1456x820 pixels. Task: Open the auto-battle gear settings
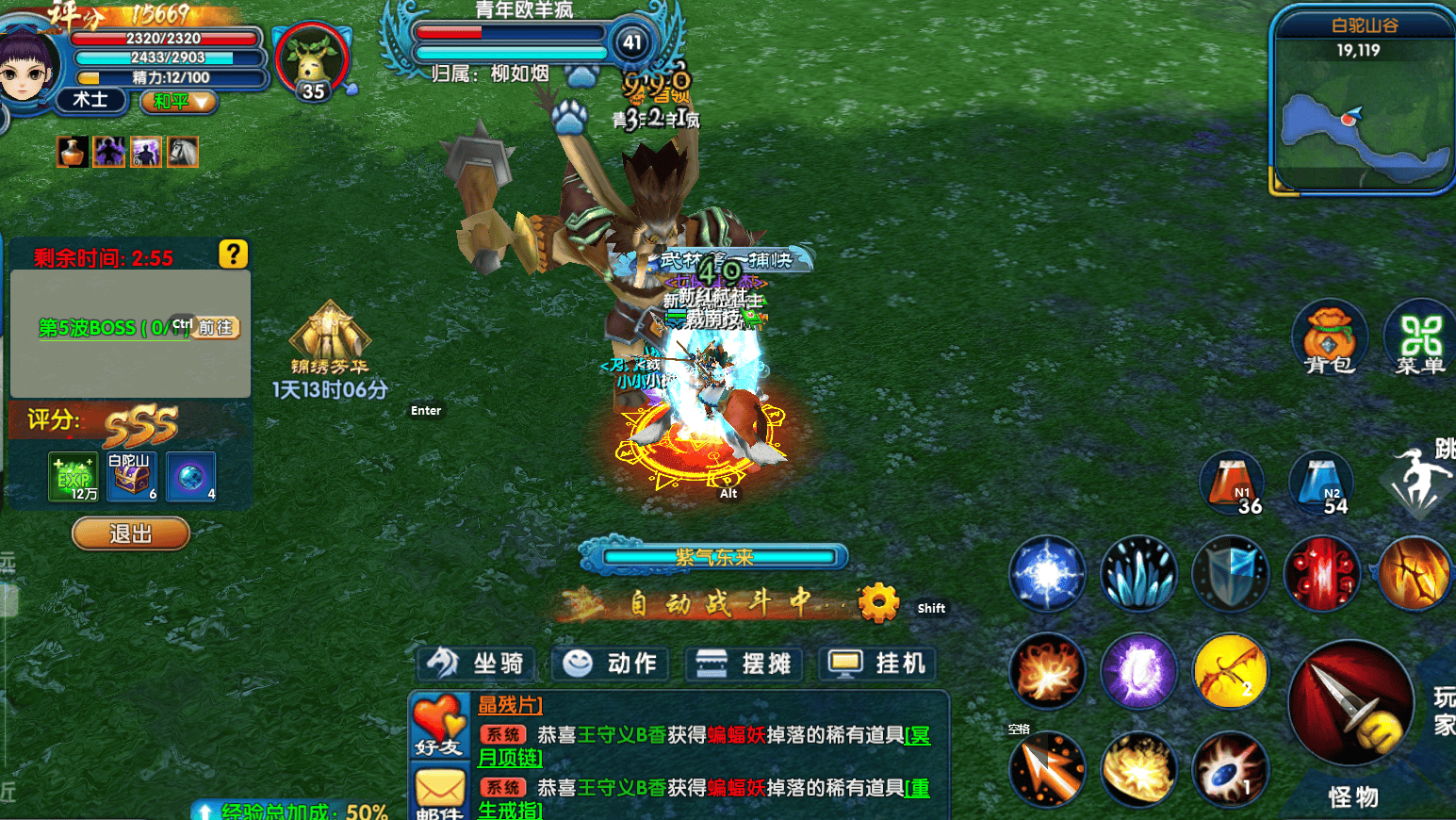pos(878,602)
